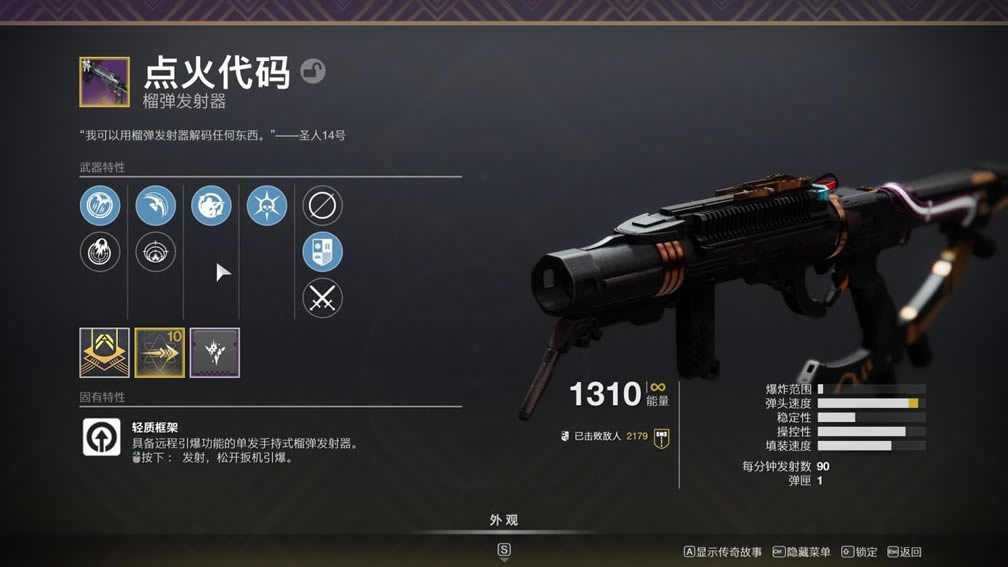Click the grenade launcher thumbnail icon

click(x=105, y=82)
